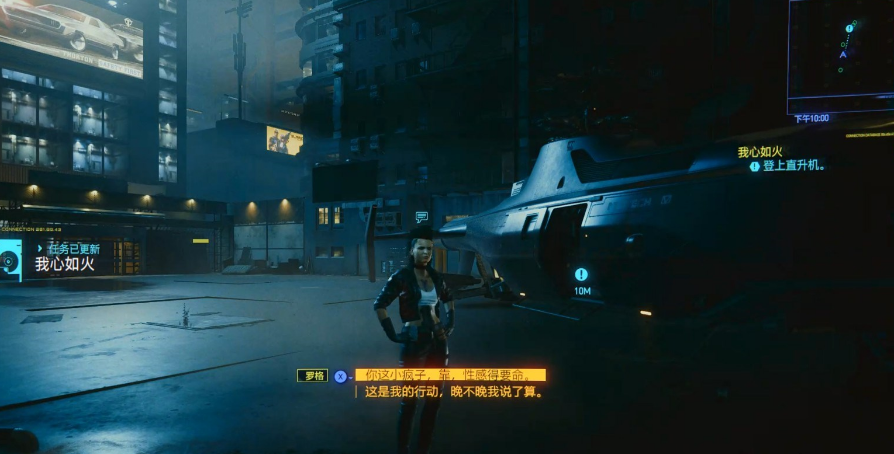Click the "登上直升机" objective in the tracker
Screen dimensions: 894x454
click(793, 166)
